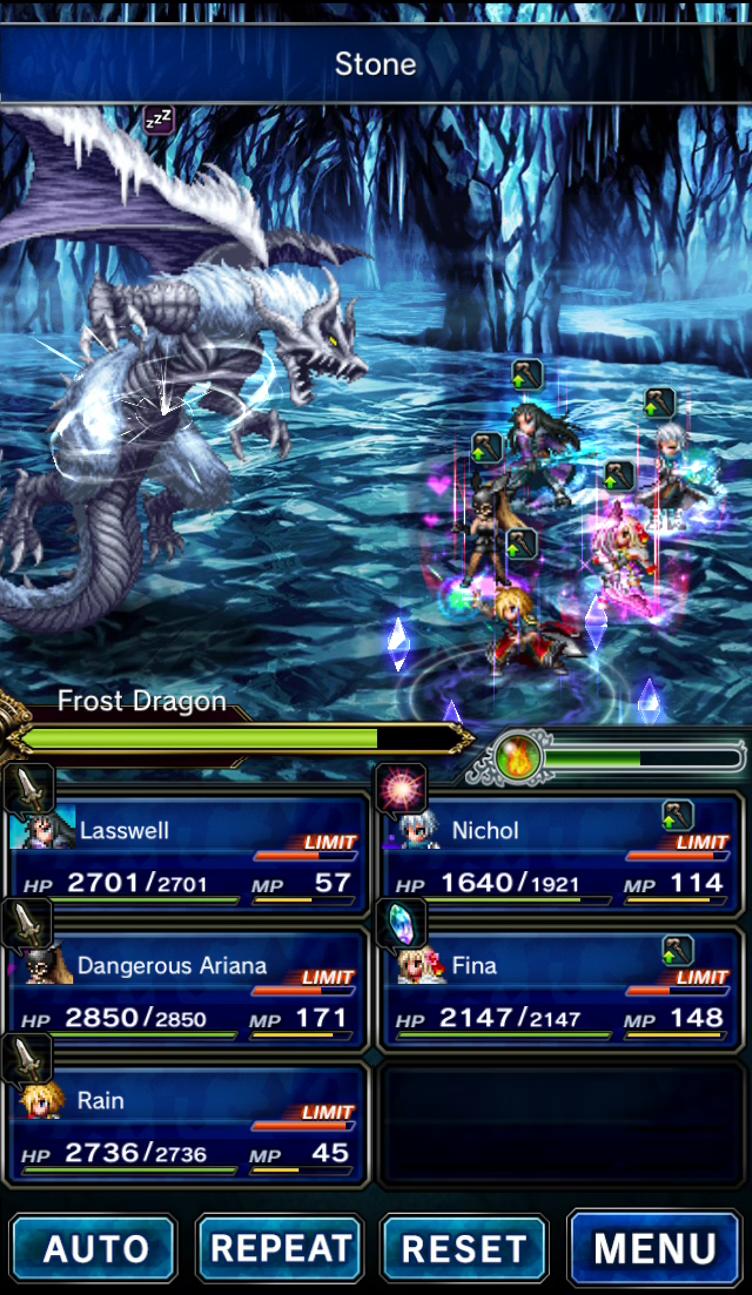Open the battle MENU
This screenshot has height=1295, width=752.
pyautogui.click(x=655, y=1248)
